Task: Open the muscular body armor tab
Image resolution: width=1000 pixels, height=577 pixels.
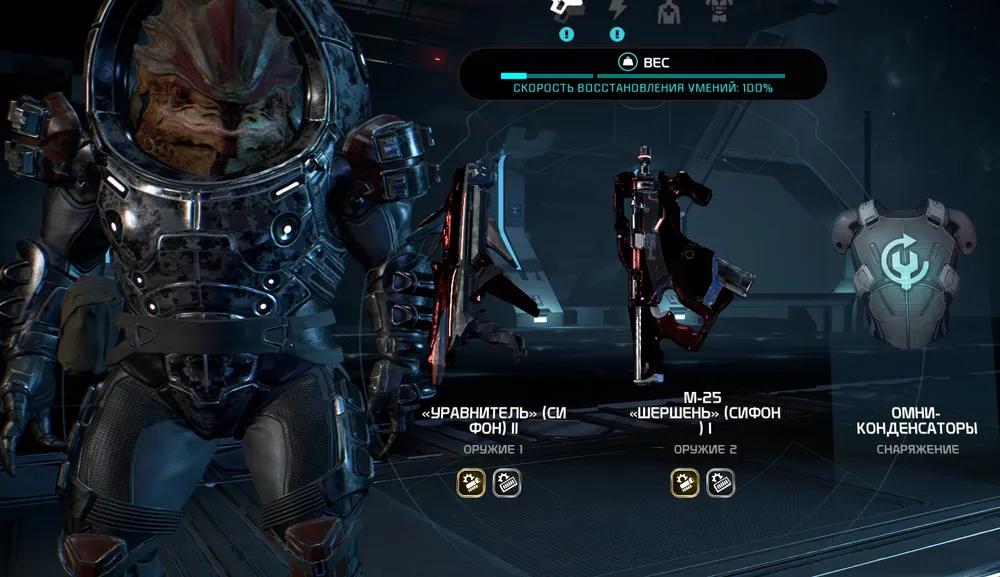Action: pyautogui.click(x=716, y=10)
